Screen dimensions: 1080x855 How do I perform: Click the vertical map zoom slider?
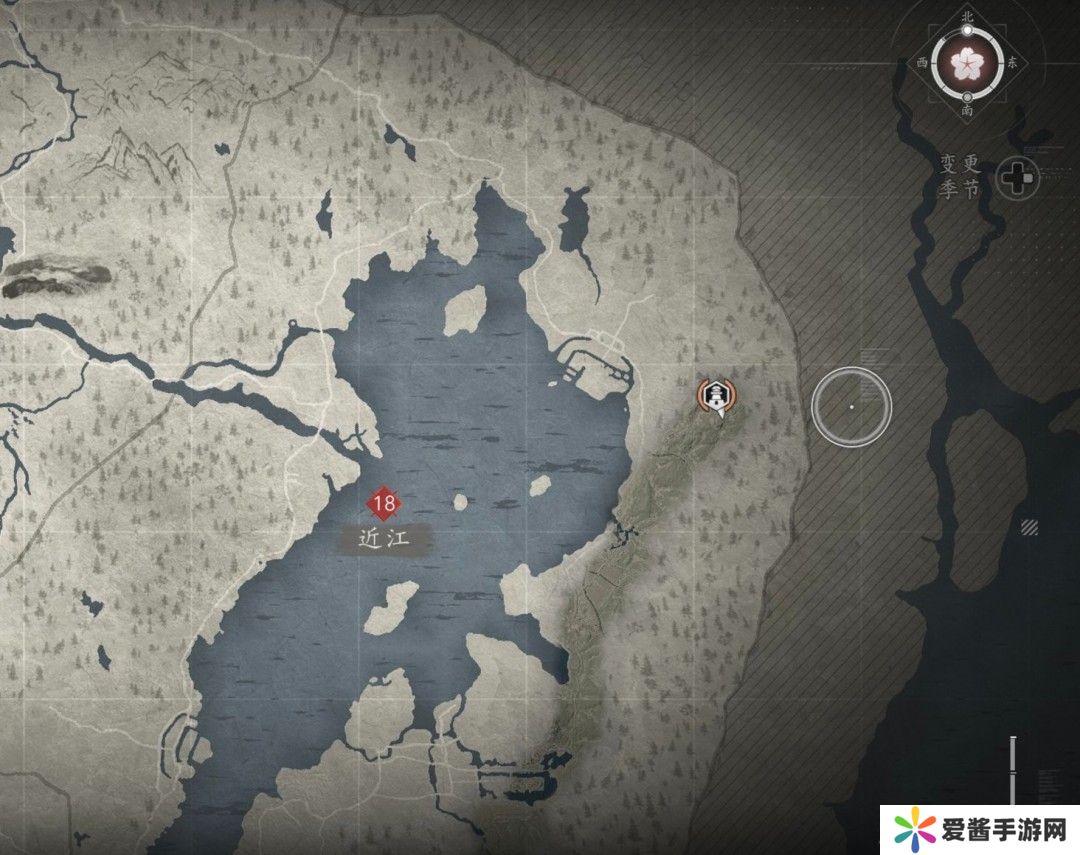(x=1013, y=770)
